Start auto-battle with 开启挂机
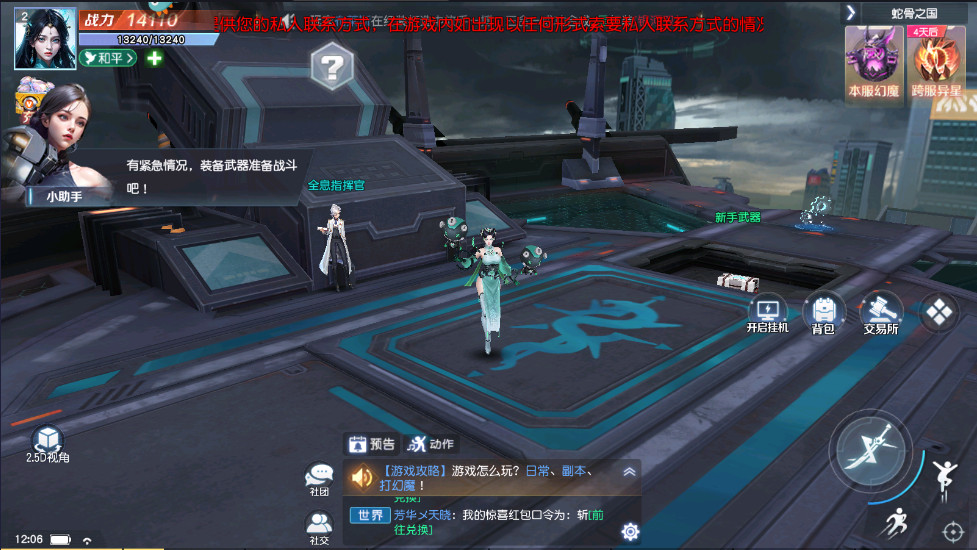977x550 pixels. (767, 314)
